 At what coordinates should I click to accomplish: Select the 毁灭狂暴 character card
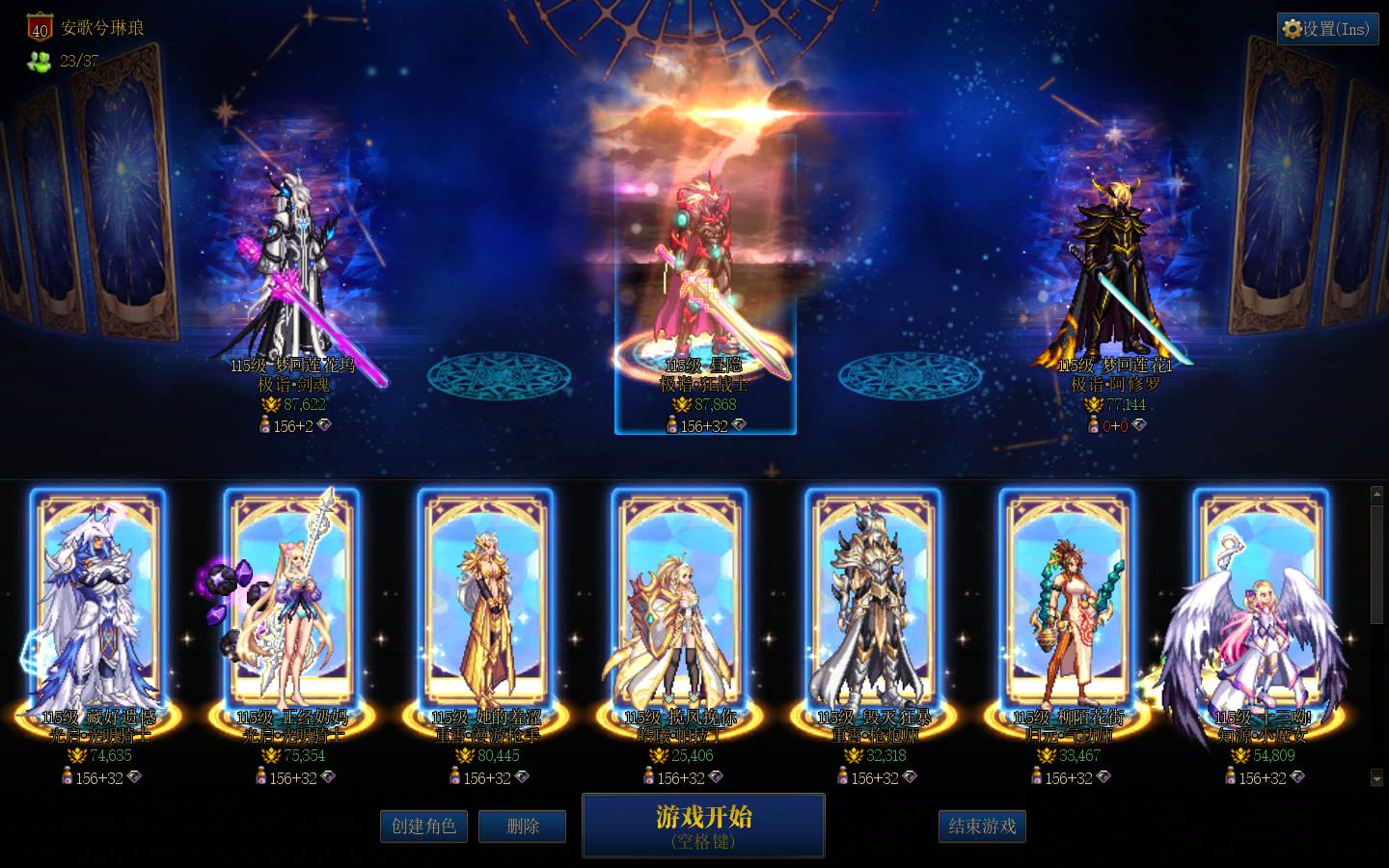coord(873,603)
